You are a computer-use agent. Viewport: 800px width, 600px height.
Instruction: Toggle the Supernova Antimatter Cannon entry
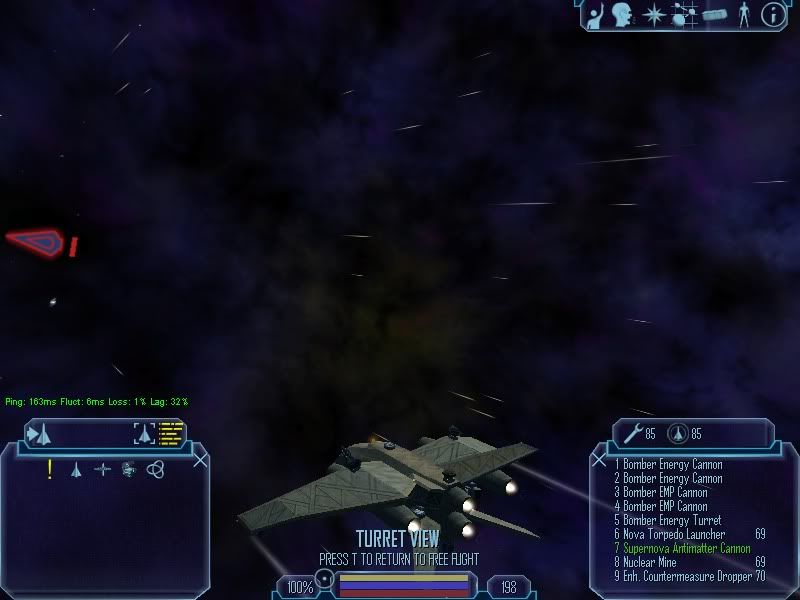click(x=686, y=549)
